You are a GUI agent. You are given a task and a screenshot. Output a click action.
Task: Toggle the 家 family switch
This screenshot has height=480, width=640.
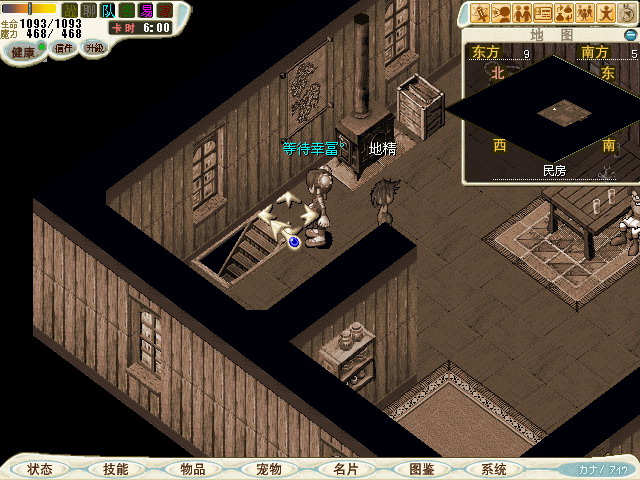[x=165, y=10]
